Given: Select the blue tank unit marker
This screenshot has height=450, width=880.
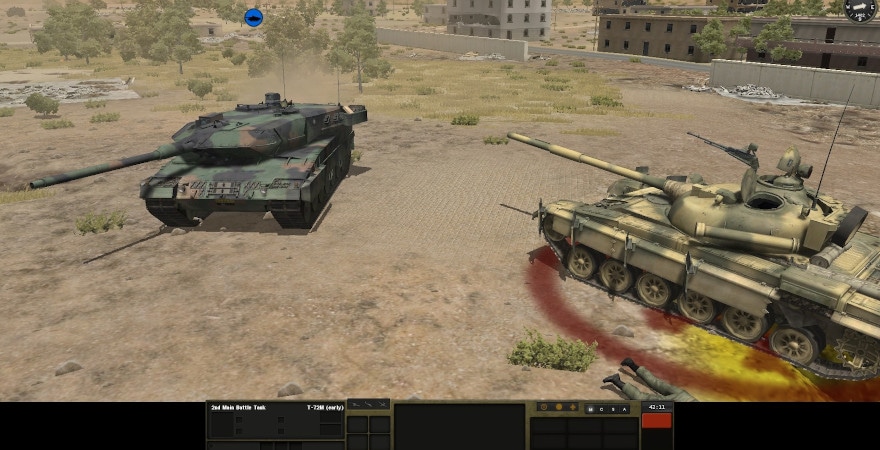Looking at the screenshot, I should tap(253, 17).
